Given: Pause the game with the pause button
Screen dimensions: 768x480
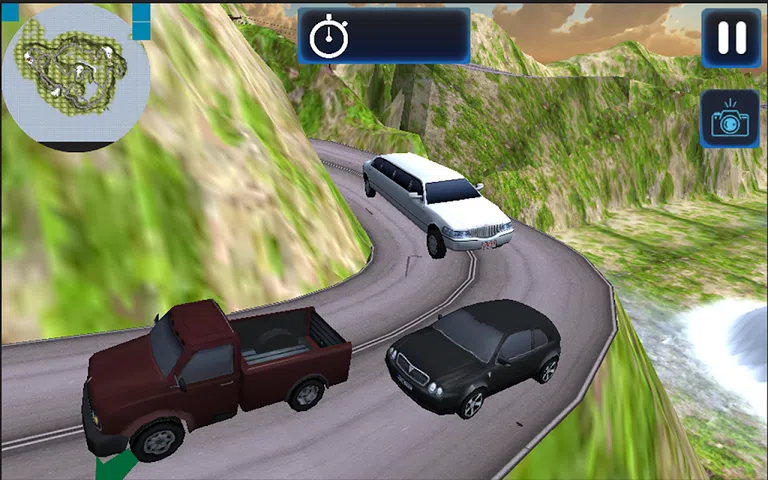Looking at the screenshot, I should (731, 38).
